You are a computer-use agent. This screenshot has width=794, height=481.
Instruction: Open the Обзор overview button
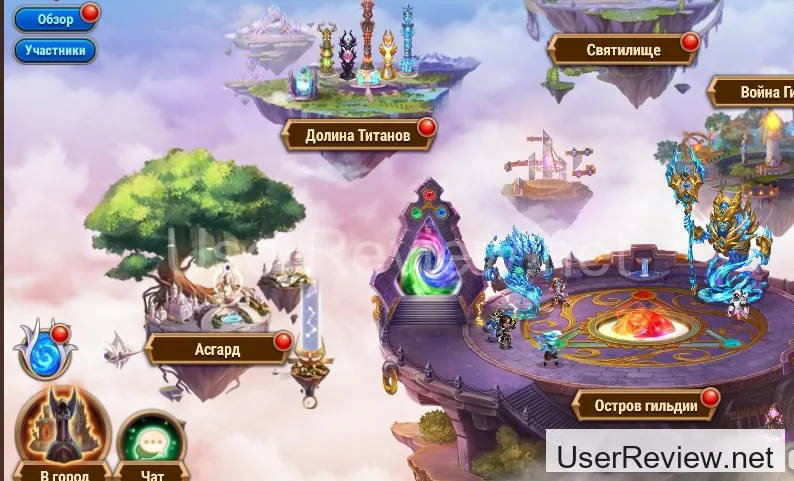click(55, 19)
